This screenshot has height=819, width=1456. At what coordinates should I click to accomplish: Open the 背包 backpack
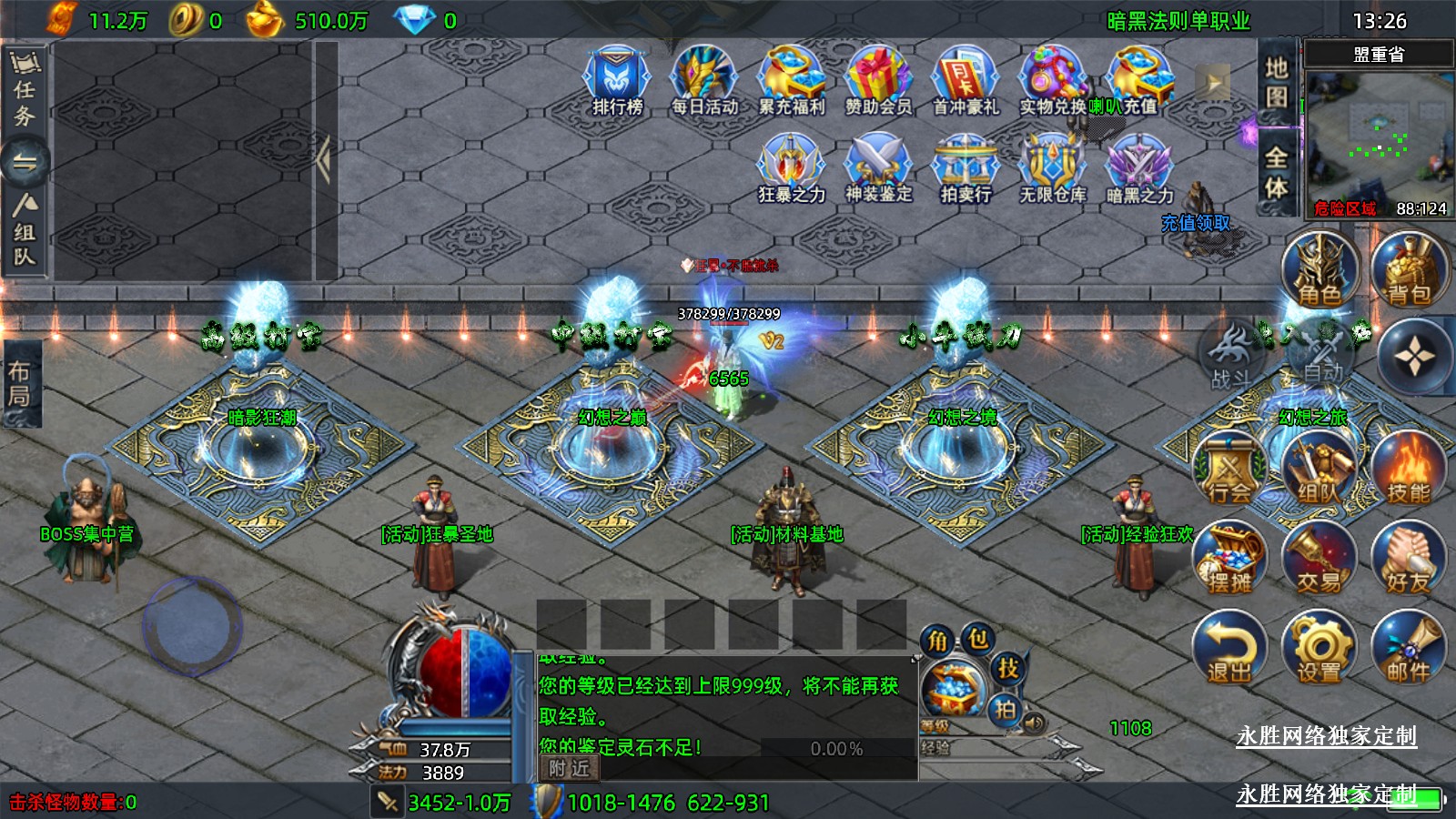[x=1409, y=269]
